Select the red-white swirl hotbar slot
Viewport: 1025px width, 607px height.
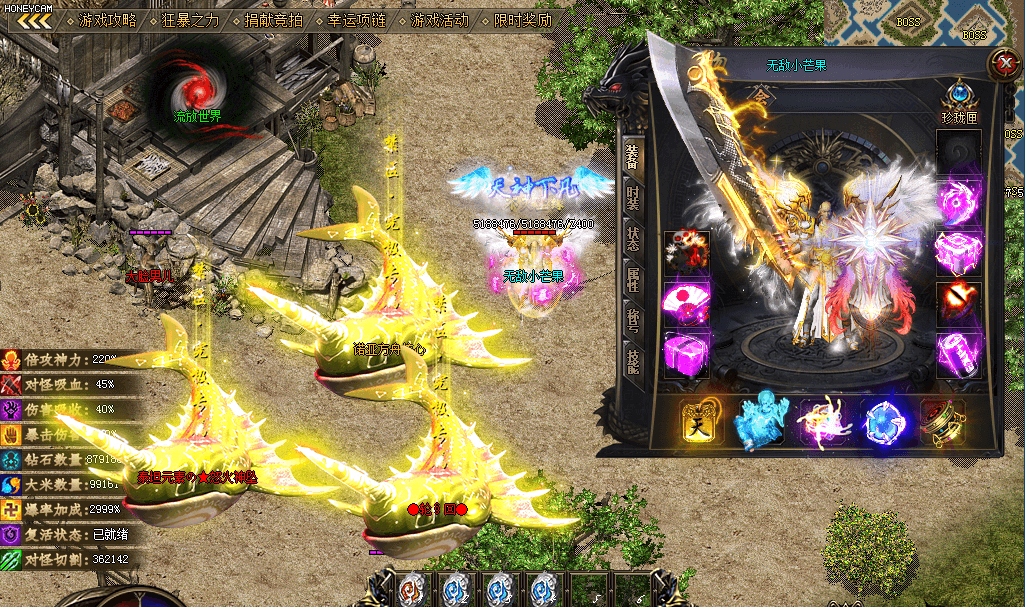pos(411,589)
